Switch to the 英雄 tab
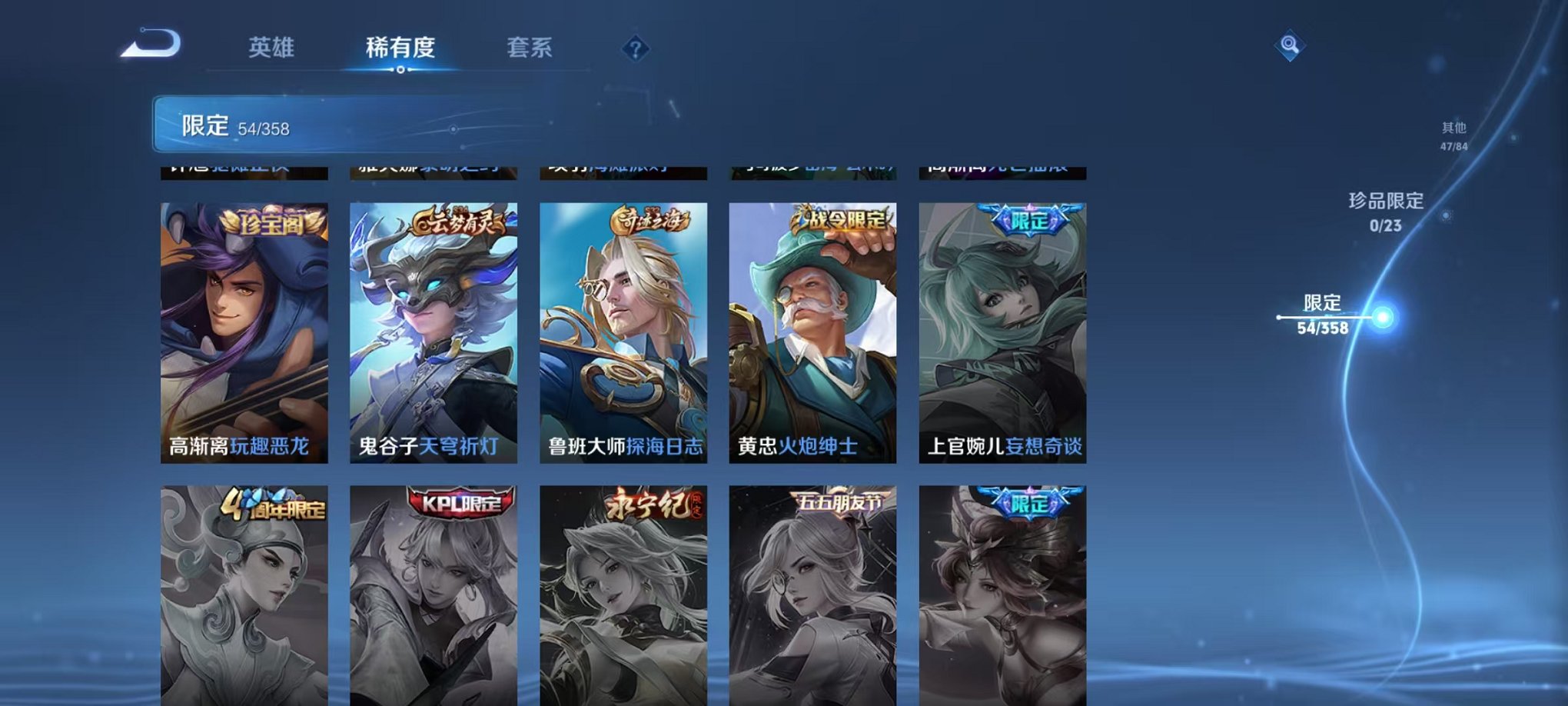The image size is (1568, 706). click(274, 46)
